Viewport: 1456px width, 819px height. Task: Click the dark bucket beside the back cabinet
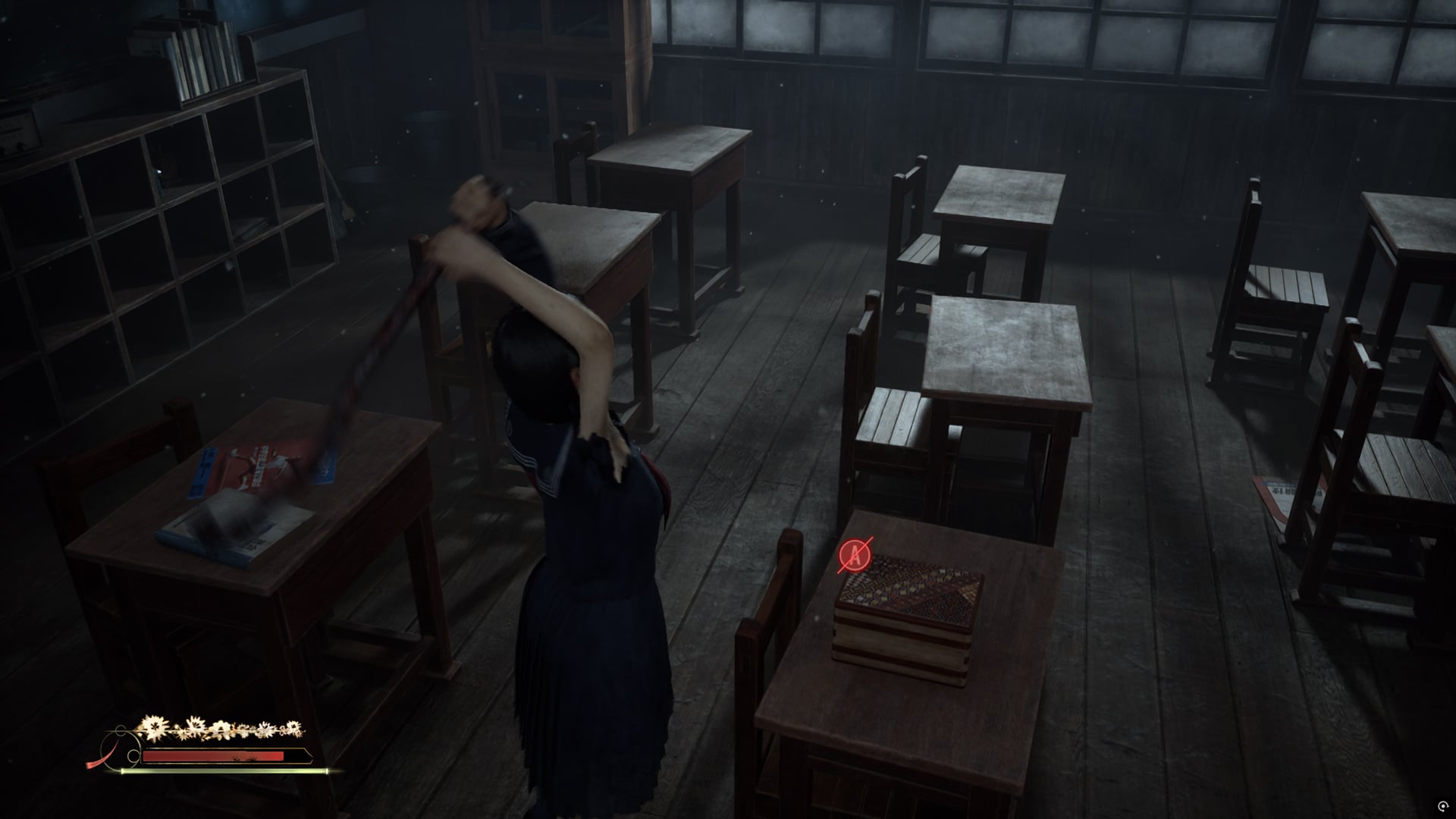428,133
